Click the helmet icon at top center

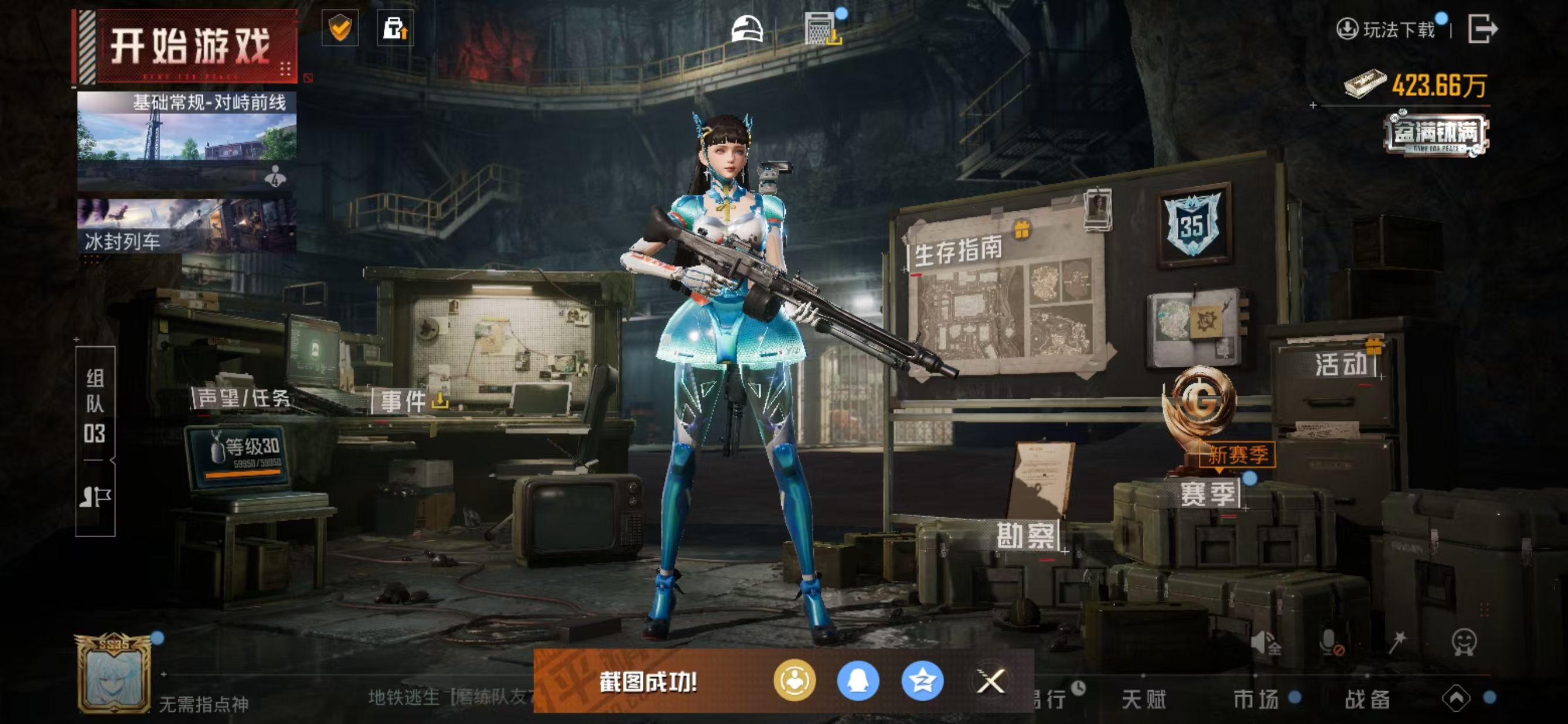[747, 29]
